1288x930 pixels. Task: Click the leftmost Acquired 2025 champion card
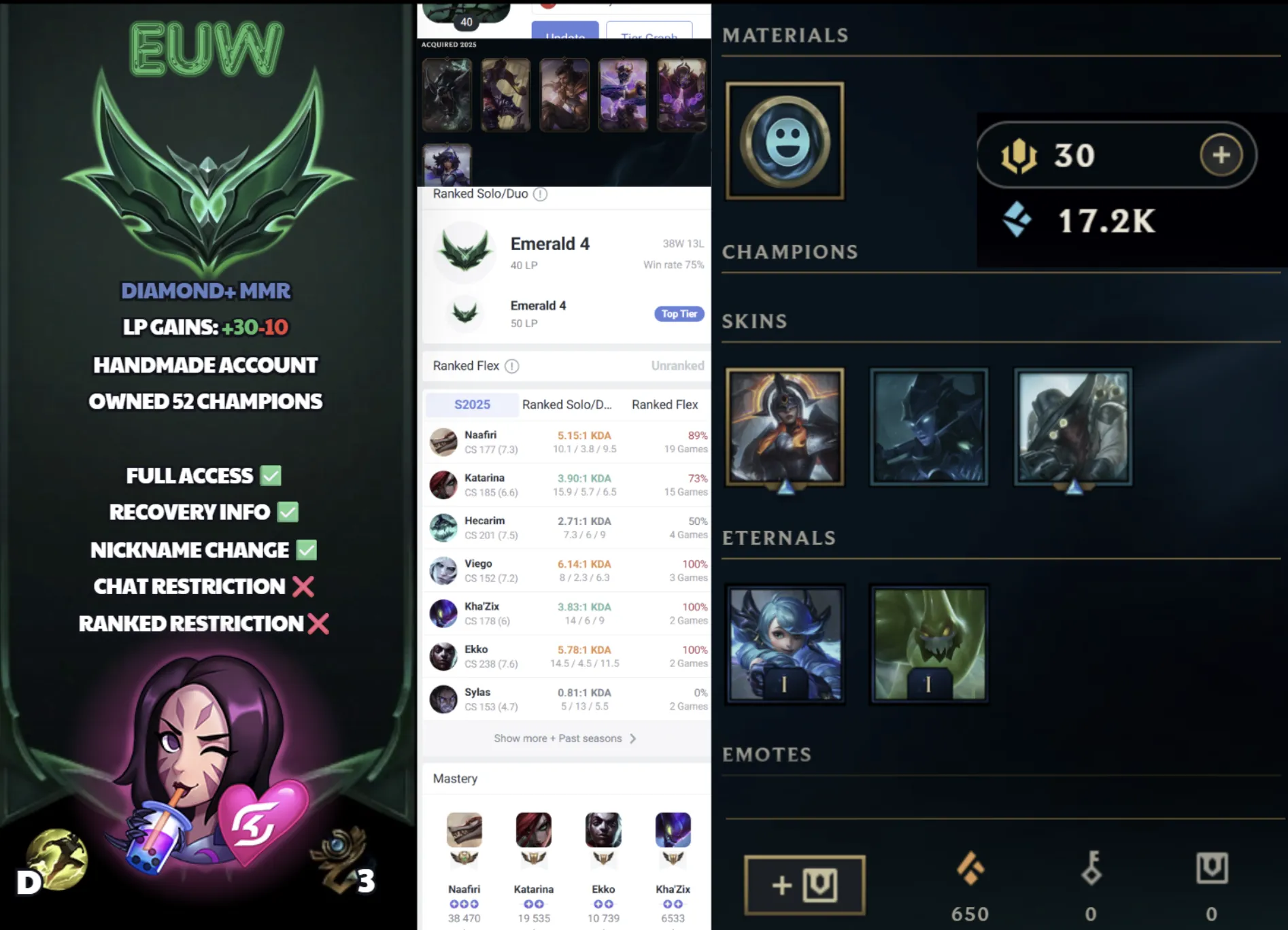pyautogui.click(x=447, y=94)
